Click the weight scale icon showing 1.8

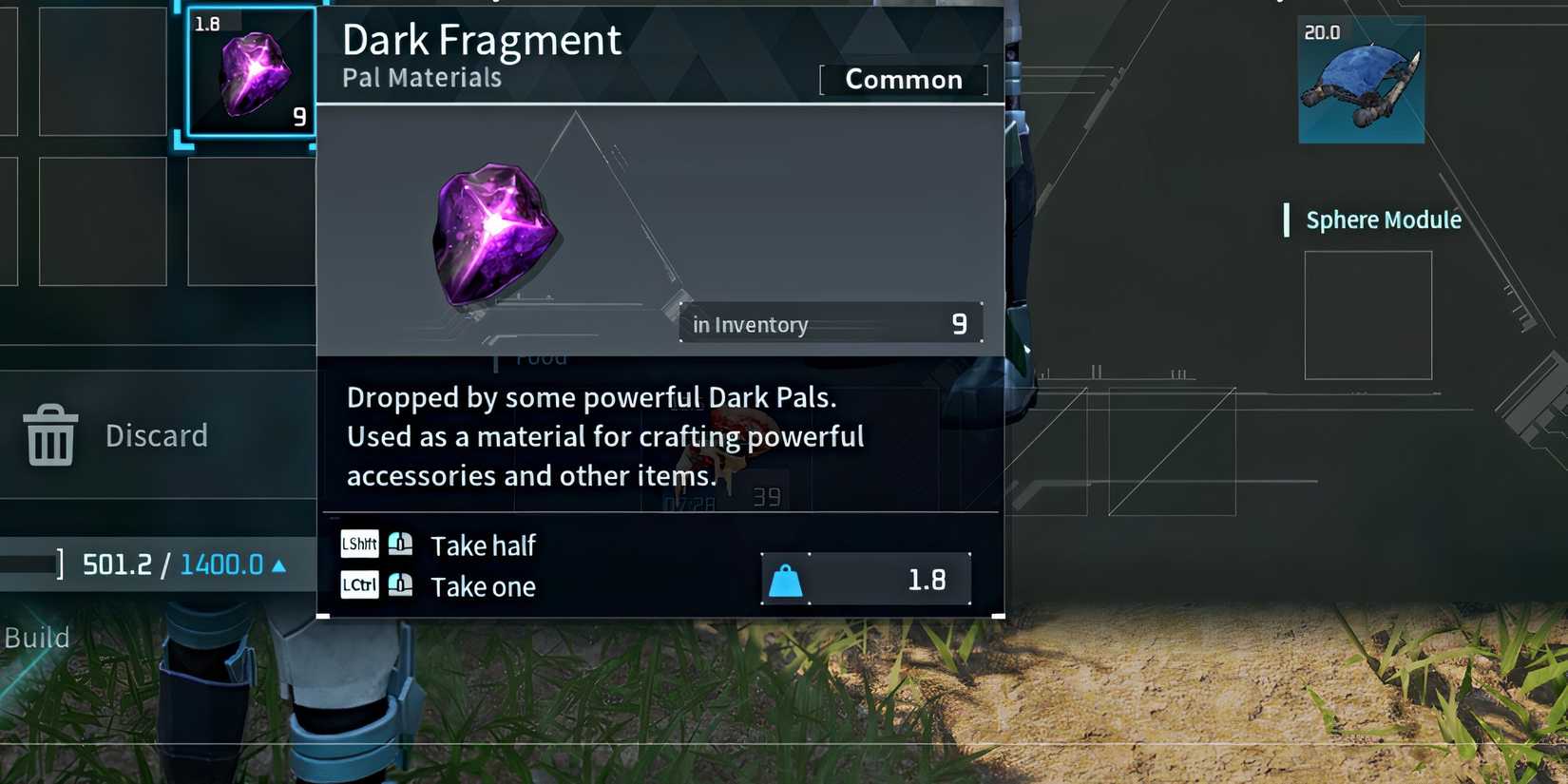pos(784,579)
